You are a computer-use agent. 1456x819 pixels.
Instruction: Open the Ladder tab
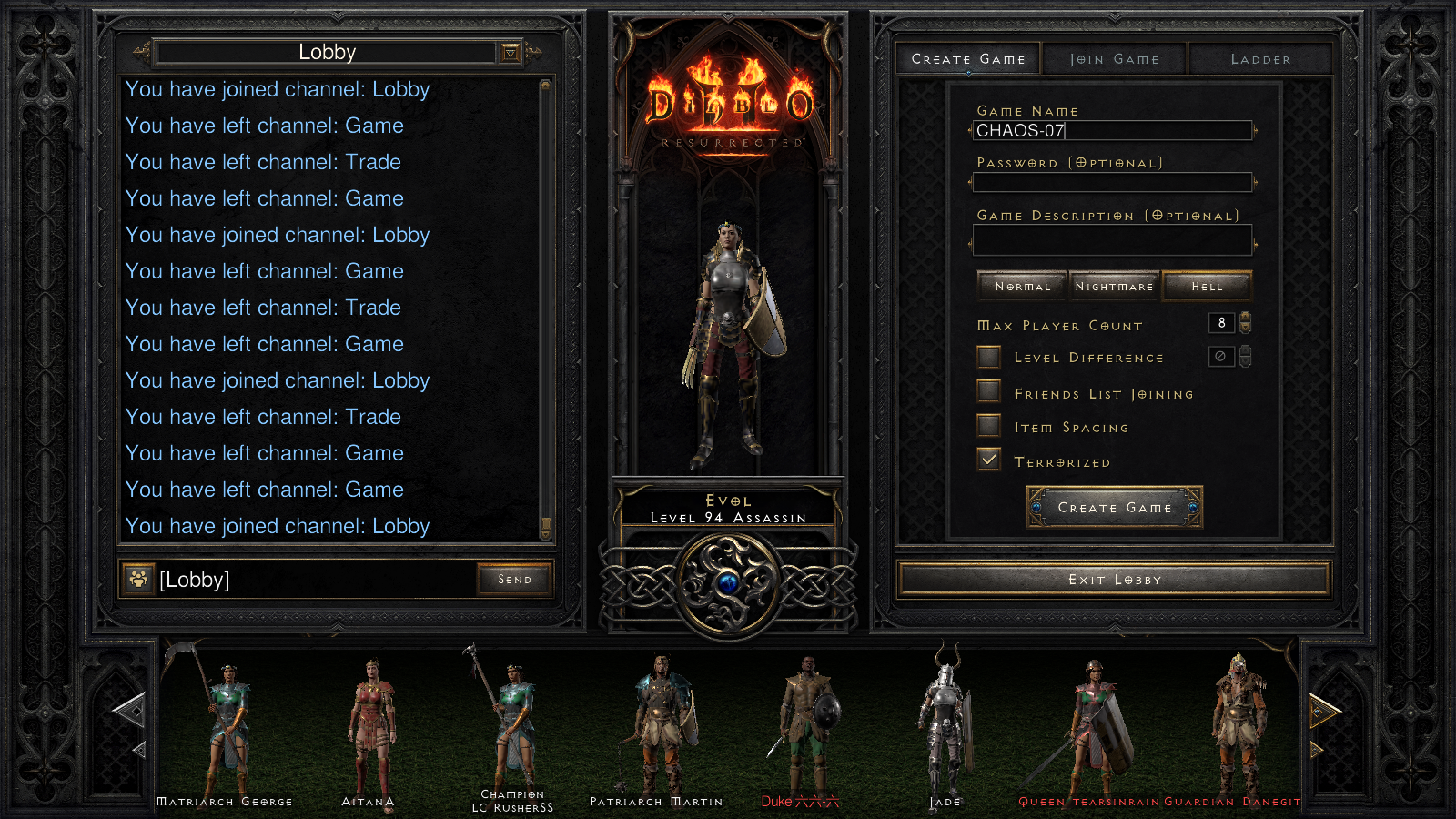pos(1259,58)
